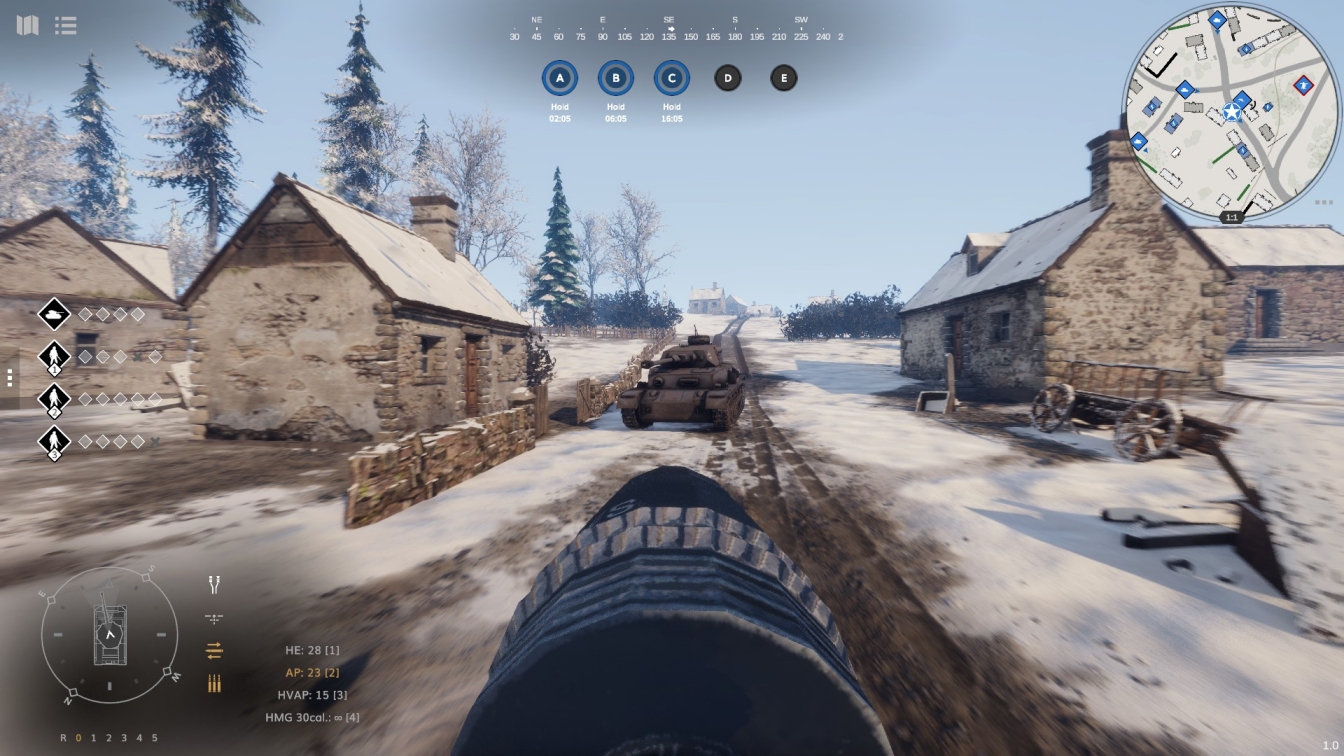Choose HE ammunition type
Screen dimensions: 1344x756
[x=312, y=651]
